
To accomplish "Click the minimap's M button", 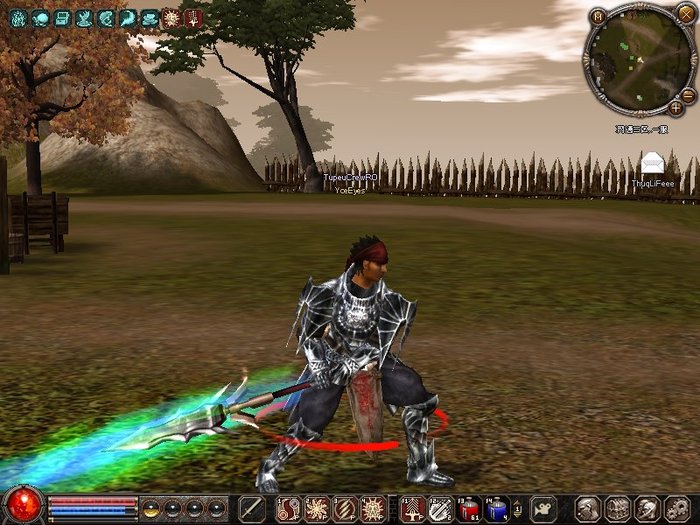I will click(x=597, y=17).
